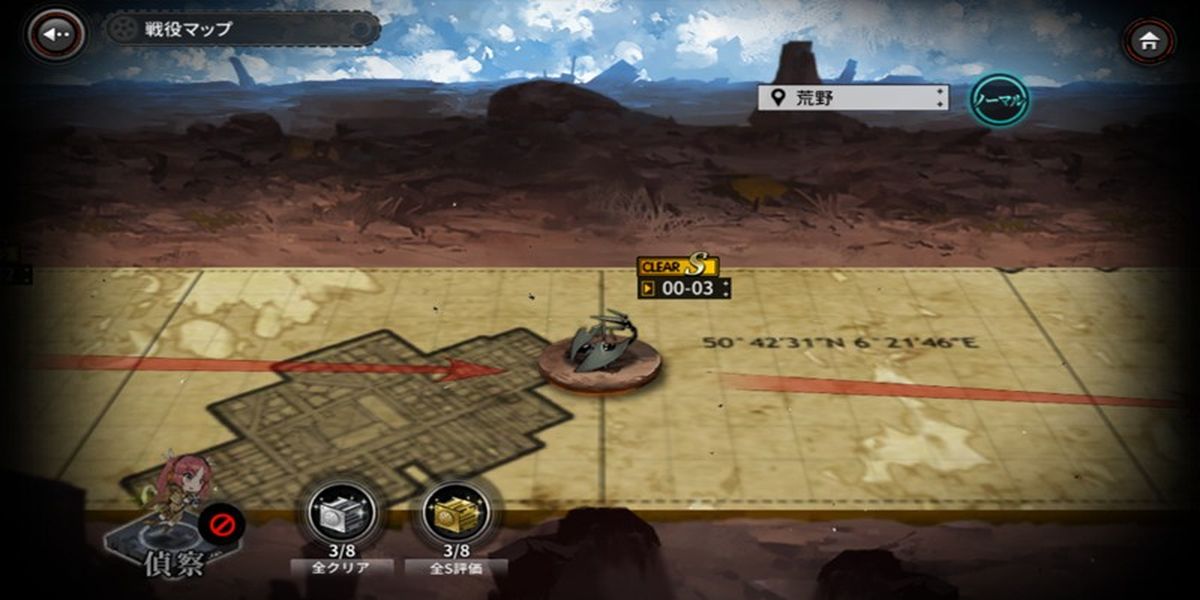Go back using the arrow button

[54, 34]
